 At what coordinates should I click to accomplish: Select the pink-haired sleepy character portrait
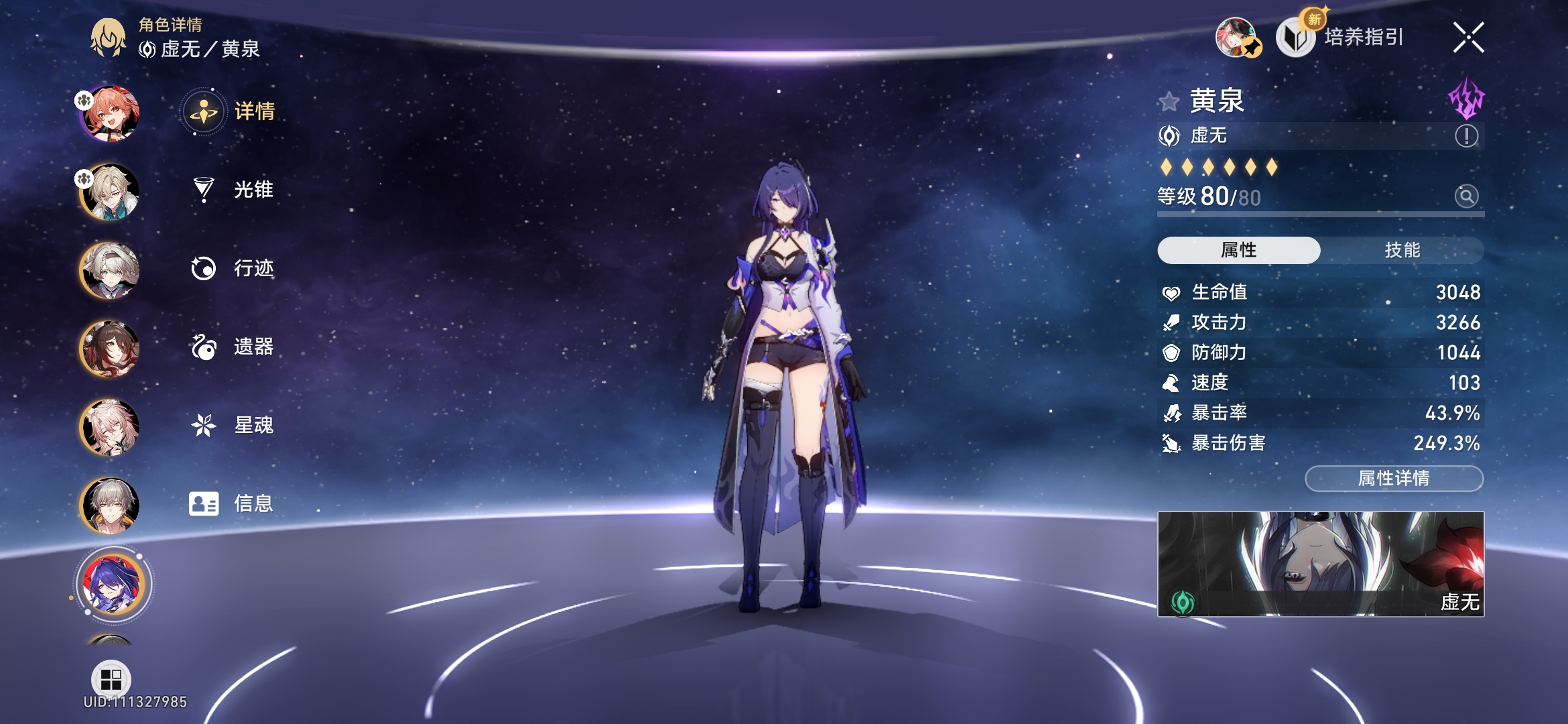pos(110,428)
